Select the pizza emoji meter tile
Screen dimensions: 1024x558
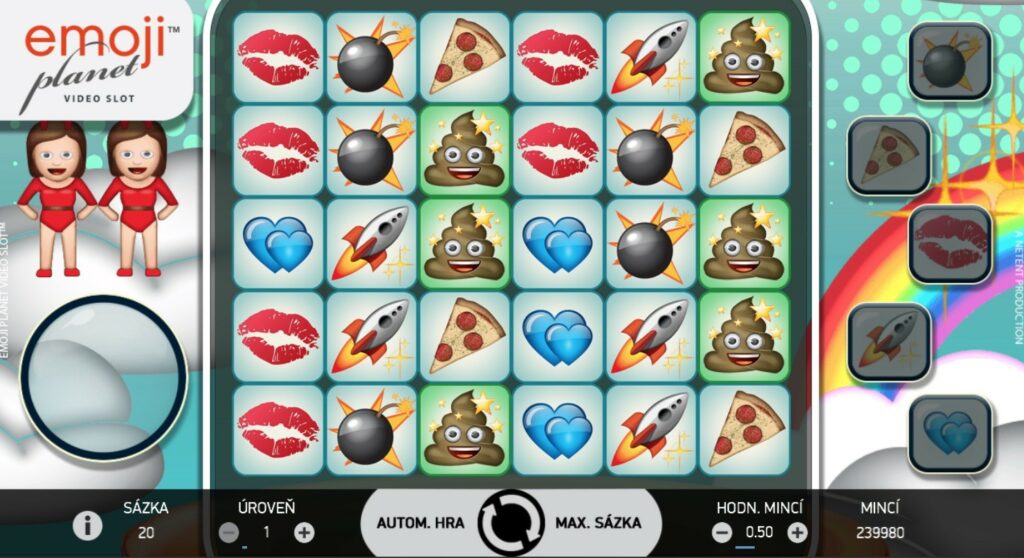(889, 155)
